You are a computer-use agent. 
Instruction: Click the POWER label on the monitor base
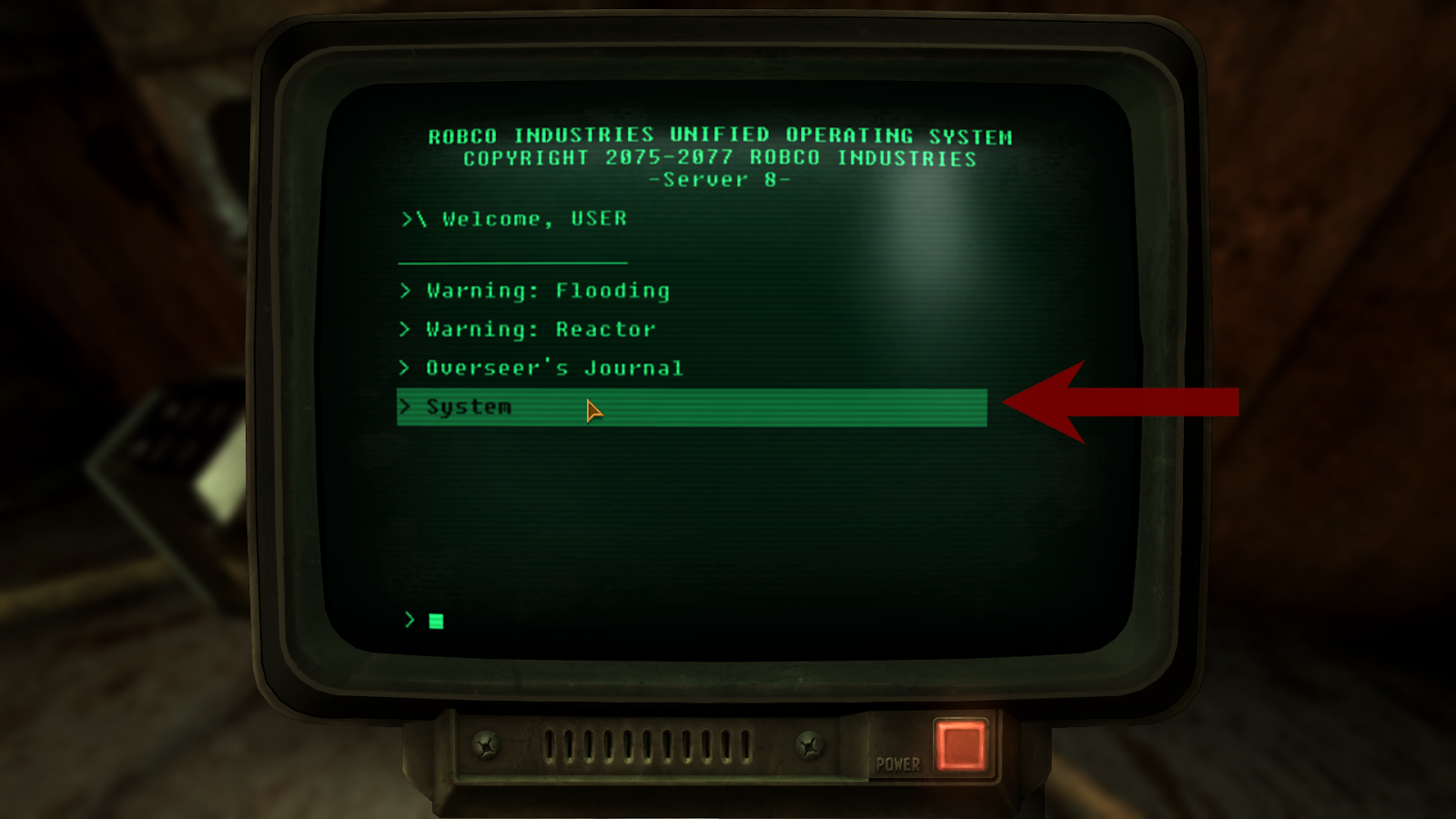896,764
